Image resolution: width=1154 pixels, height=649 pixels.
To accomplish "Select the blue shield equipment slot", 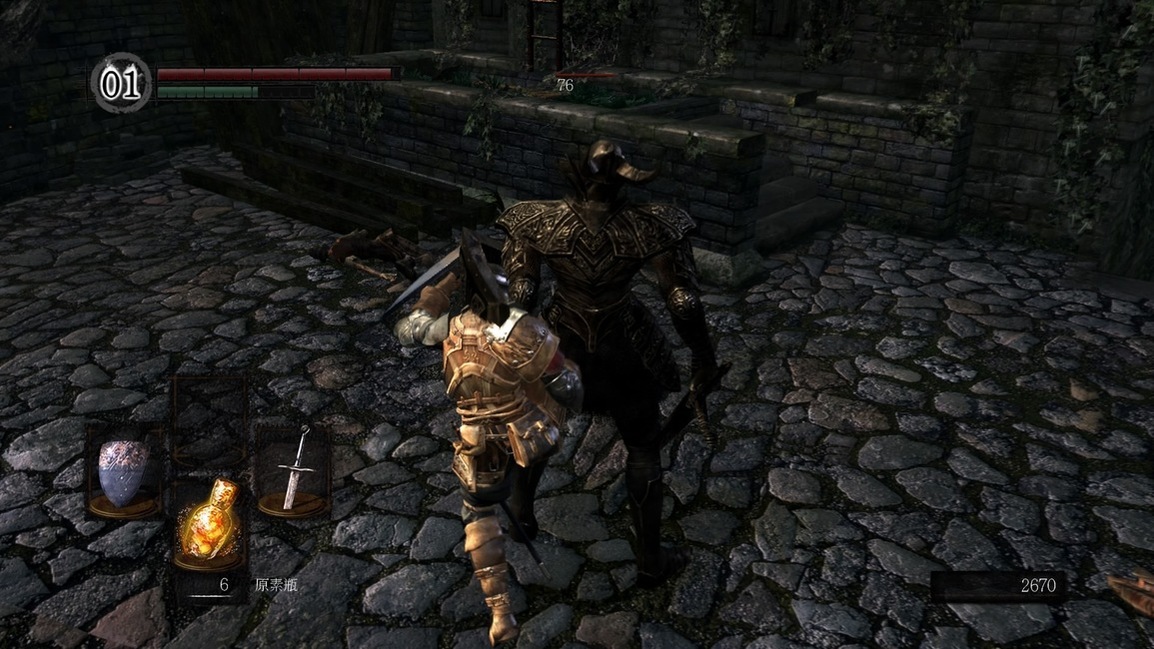I will (122, 471).
